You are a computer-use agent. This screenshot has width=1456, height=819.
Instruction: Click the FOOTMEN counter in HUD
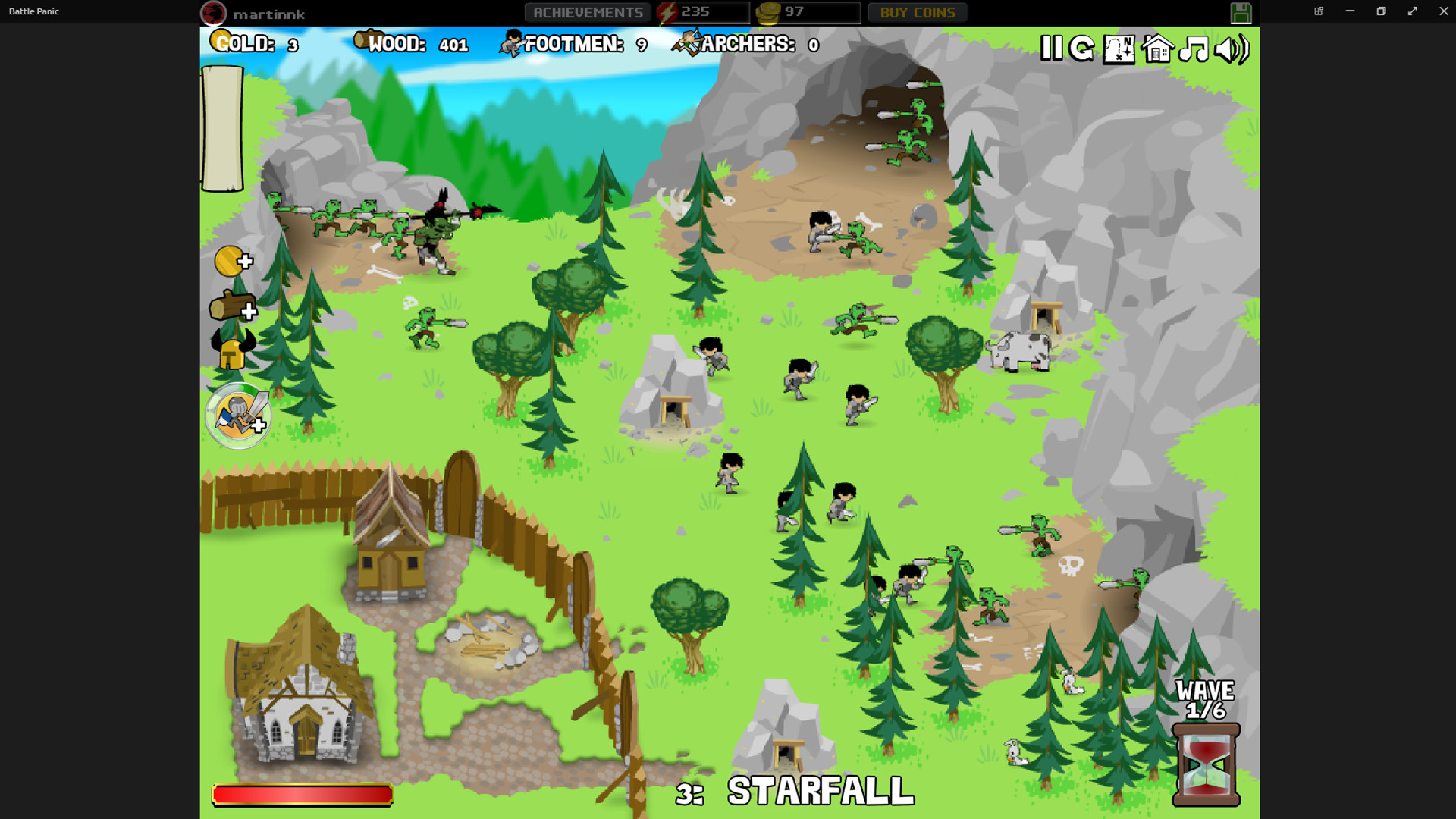(x=574, y=44)
